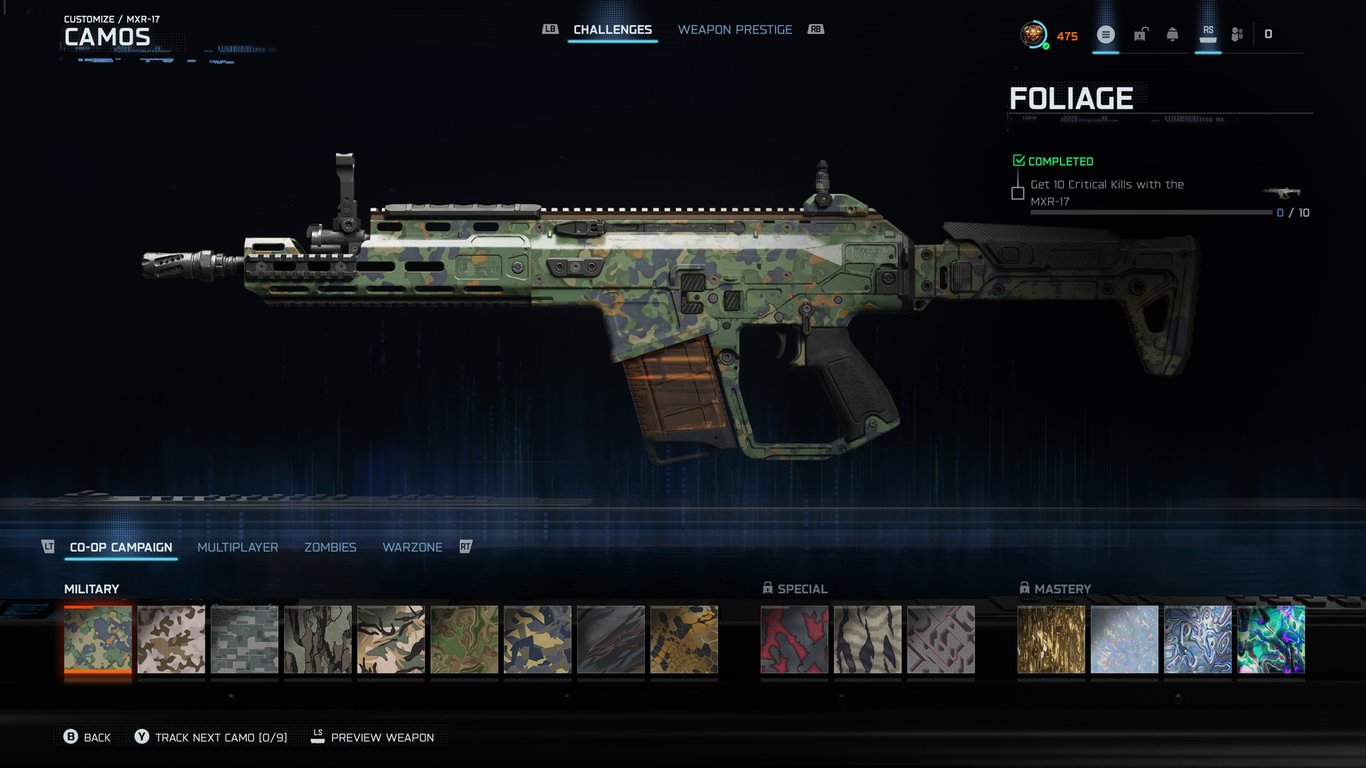The width and height of the screenshot is (1366, 768).
Task: Open notifications via the bell icon
Action: (x=1172, y=33)
